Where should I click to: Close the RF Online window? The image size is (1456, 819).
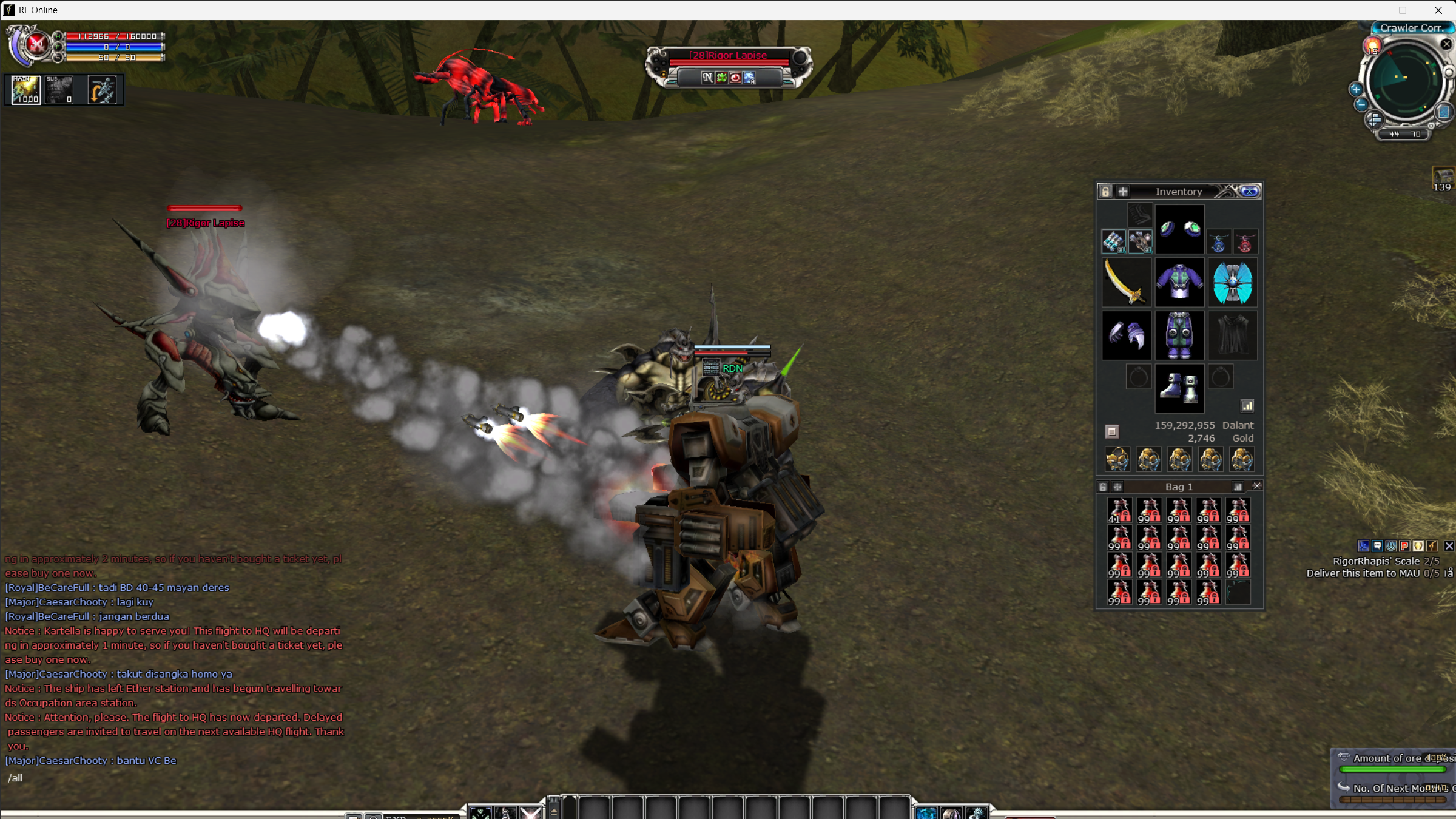pos(1438,10)
